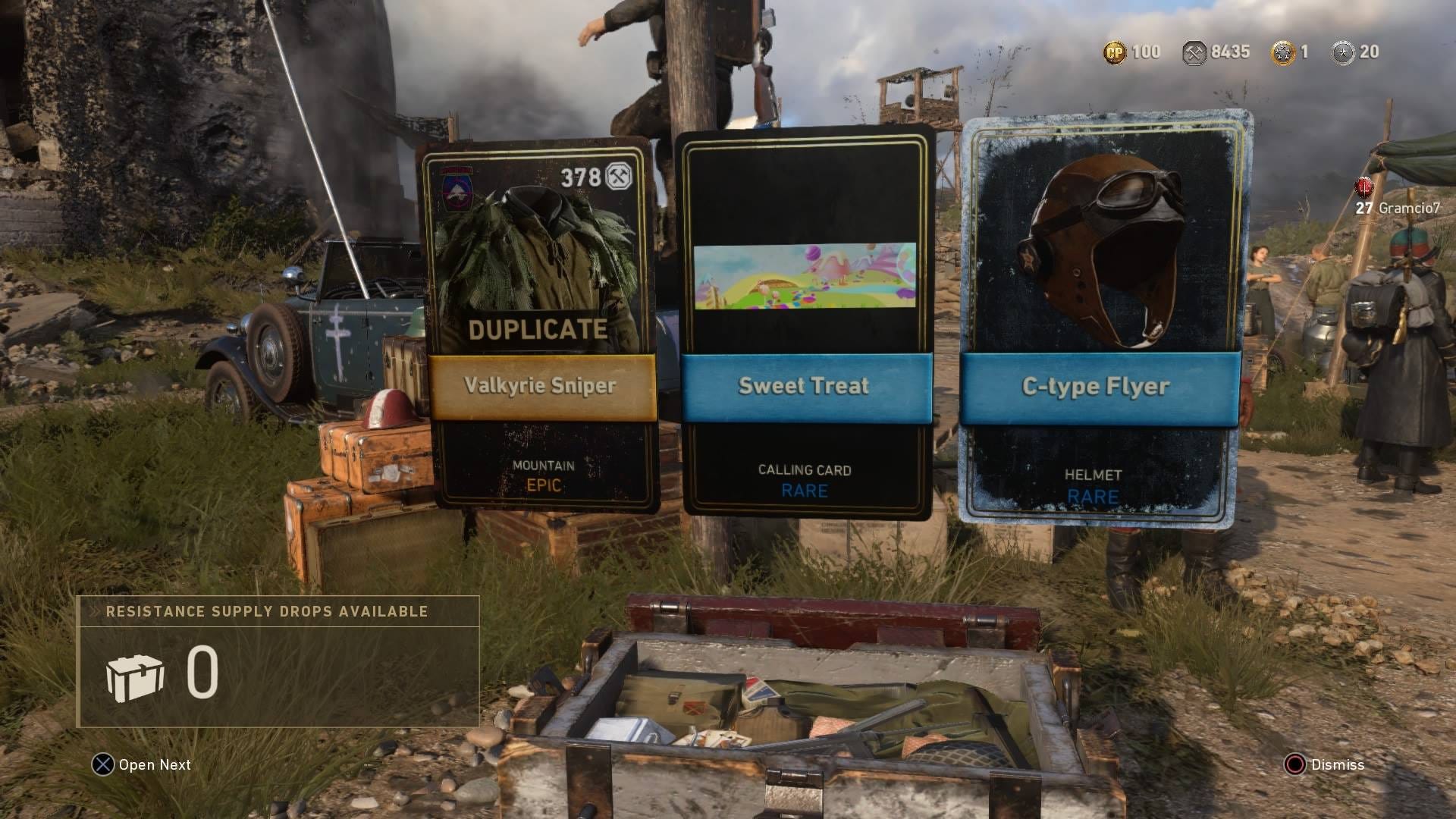This screenshot has width=1456, height=819.
Task: Click Dismiss to close the reward screen
Action: (1336, 765)
